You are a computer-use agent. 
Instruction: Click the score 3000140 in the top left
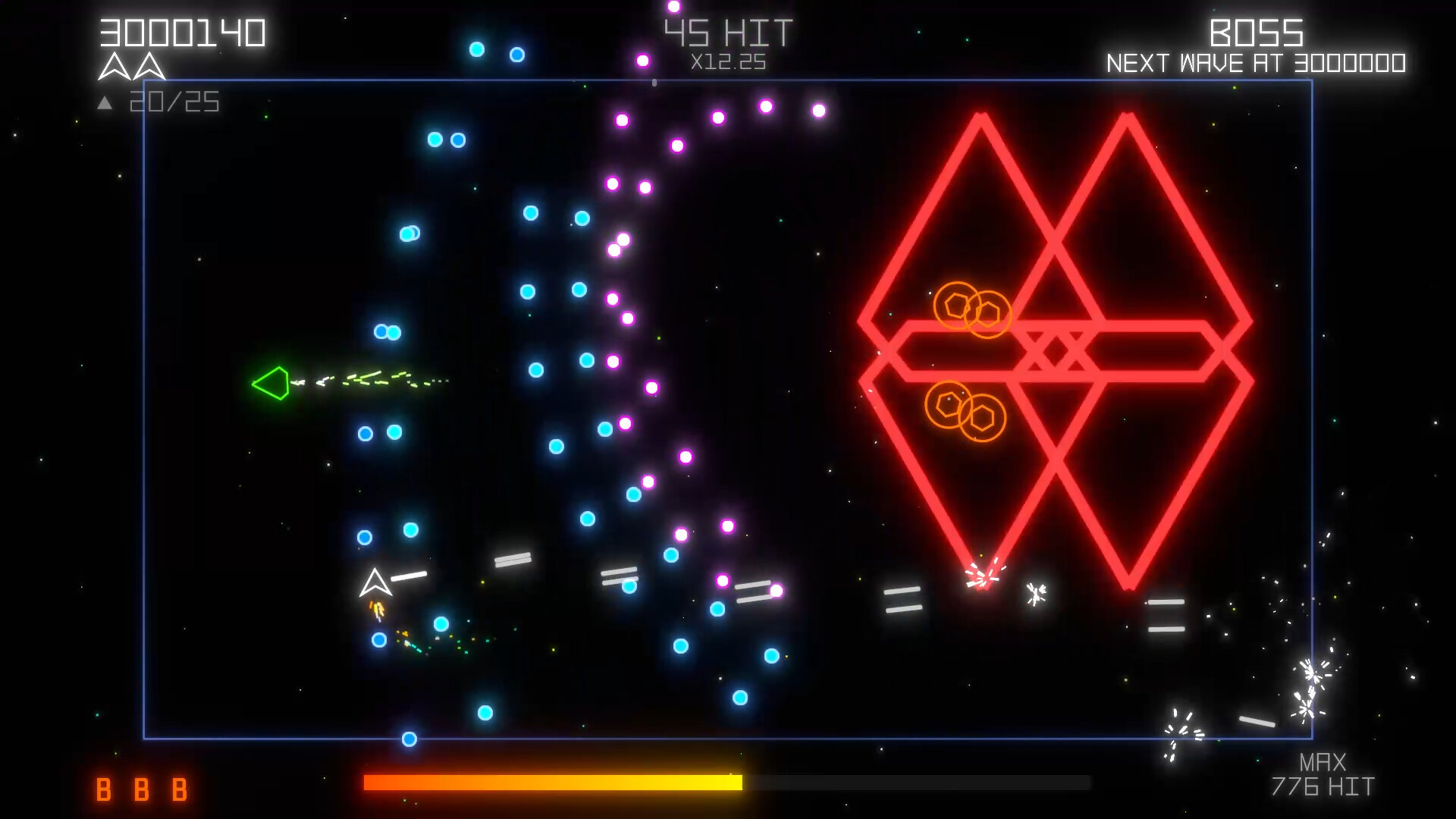pyautogui.click(x=182, y=32)
